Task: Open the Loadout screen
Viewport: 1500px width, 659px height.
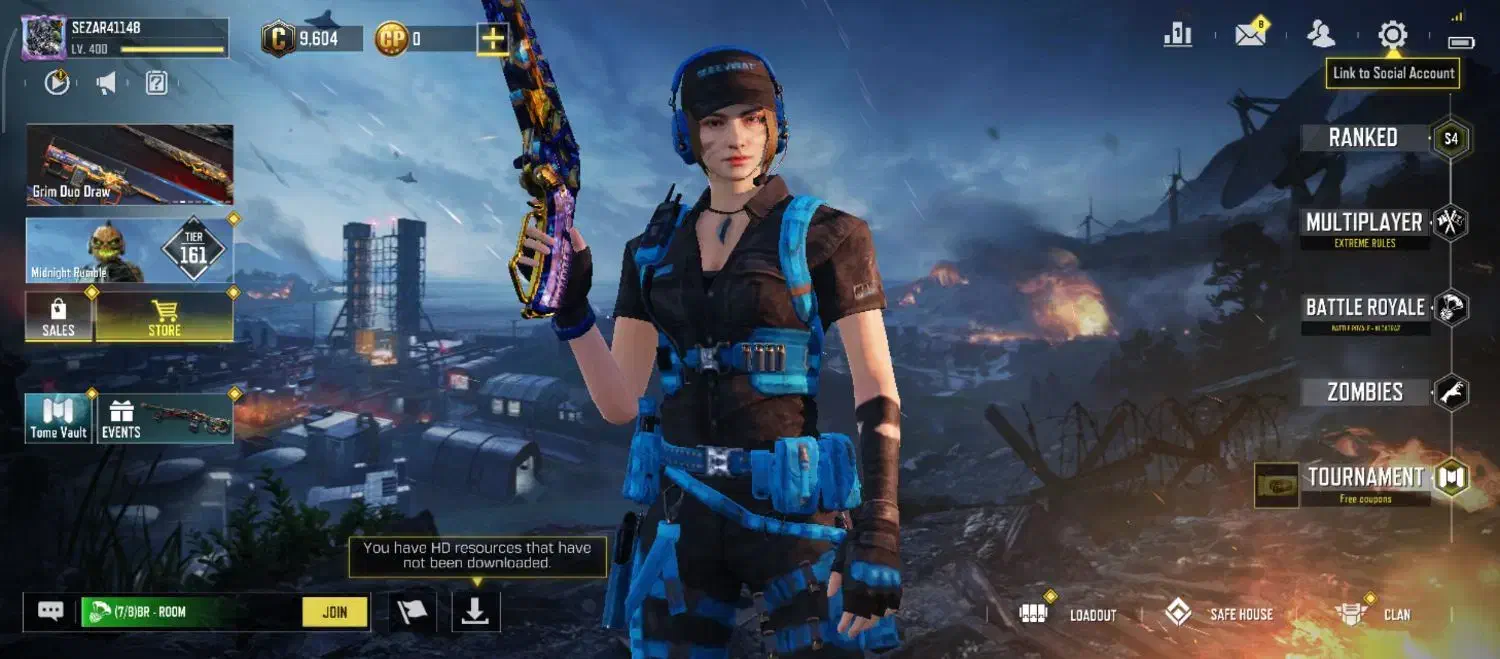Action: coord(1068,614)
